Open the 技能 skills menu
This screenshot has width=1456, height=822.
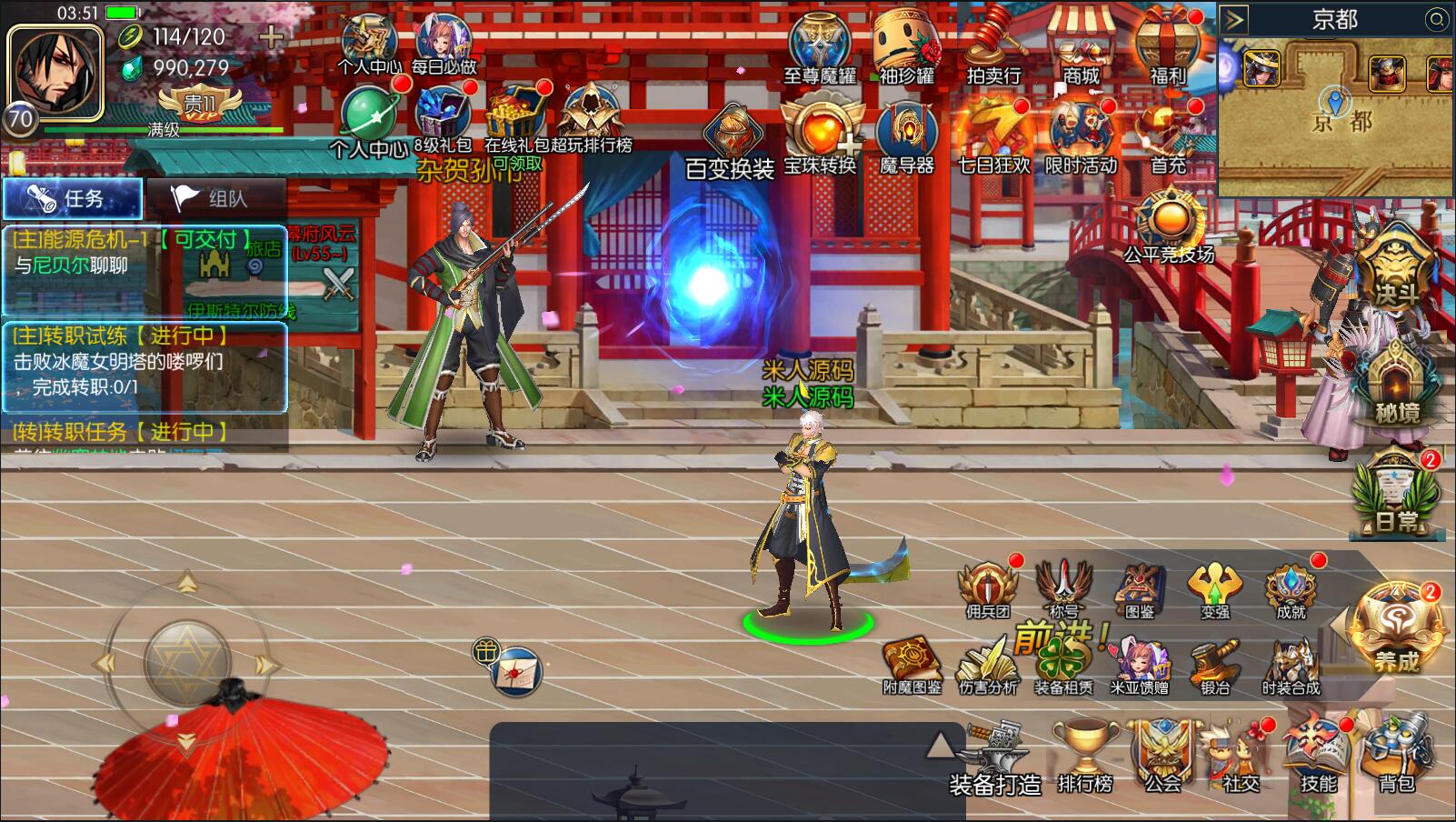[x=1318, y=757]
